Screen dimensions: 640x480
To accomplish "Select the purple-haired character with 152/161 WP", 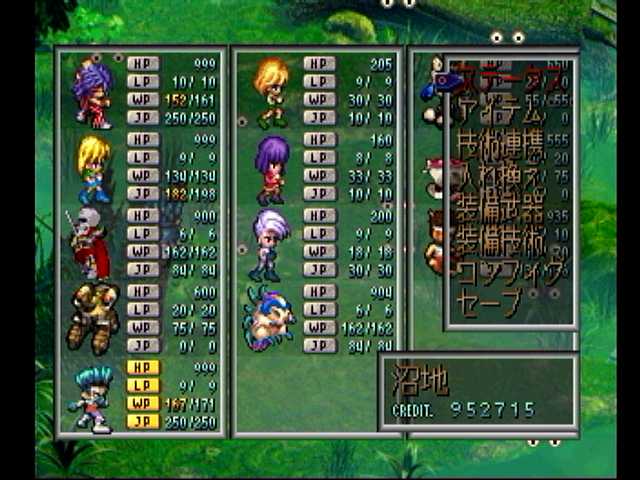I will click(x=93, y=93).
